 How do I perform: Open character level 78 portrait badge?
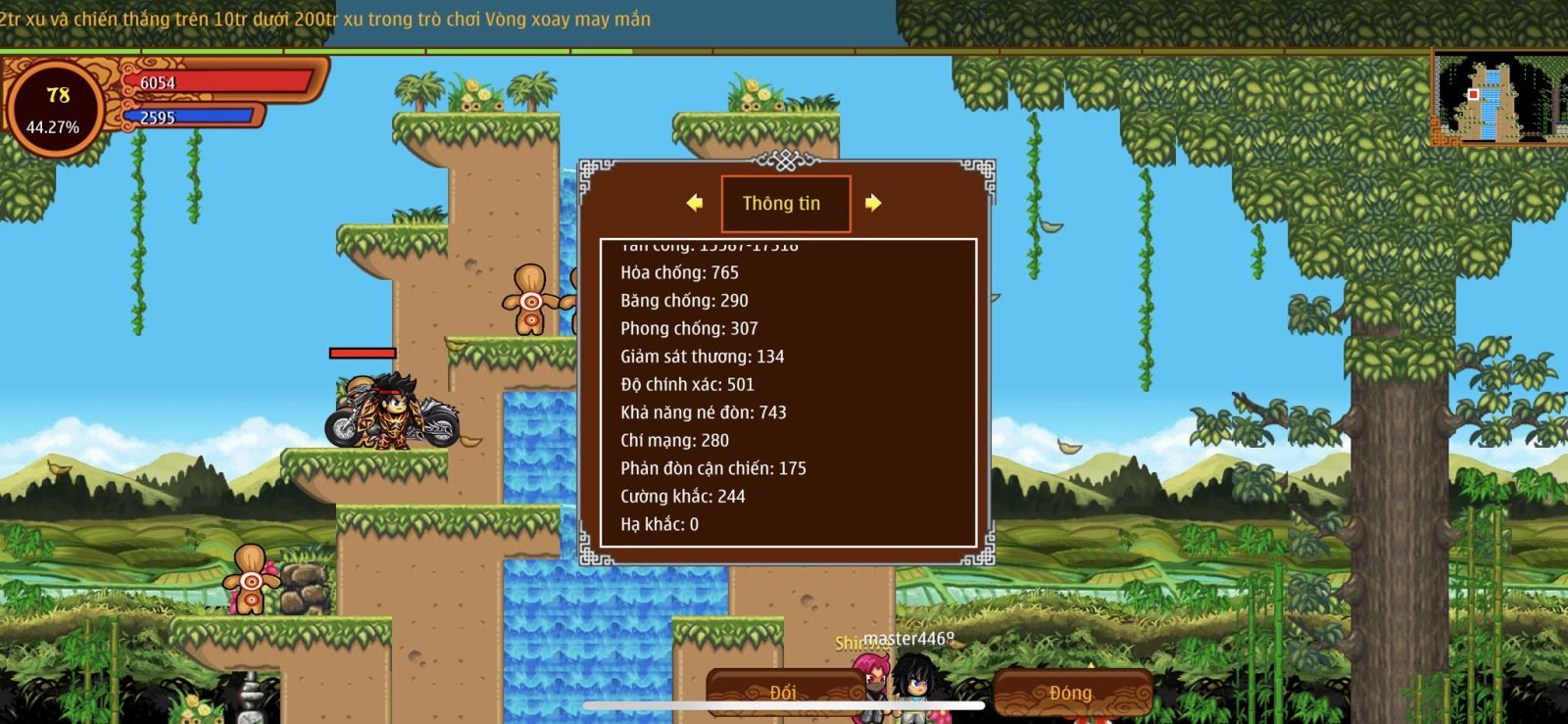(x=55, y=108)
